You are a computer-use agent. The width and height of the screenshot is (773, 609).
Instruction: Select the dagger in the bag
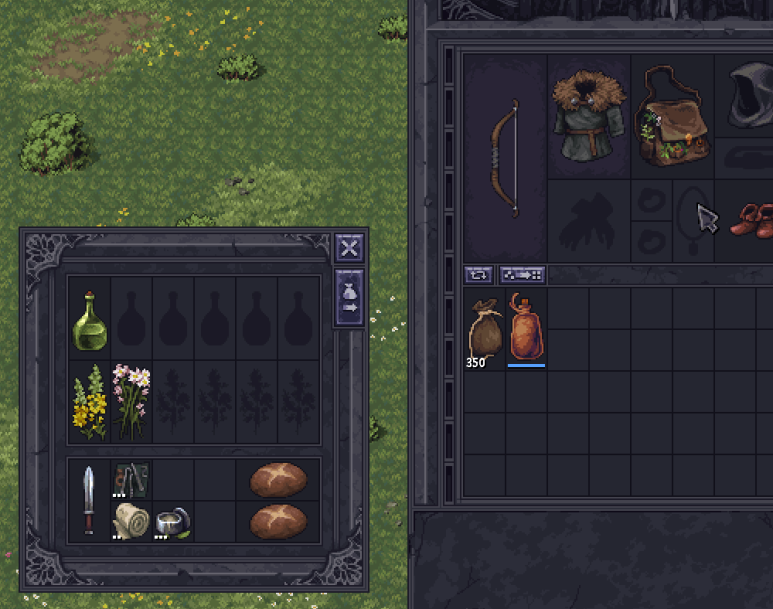(x=89, y=500)
